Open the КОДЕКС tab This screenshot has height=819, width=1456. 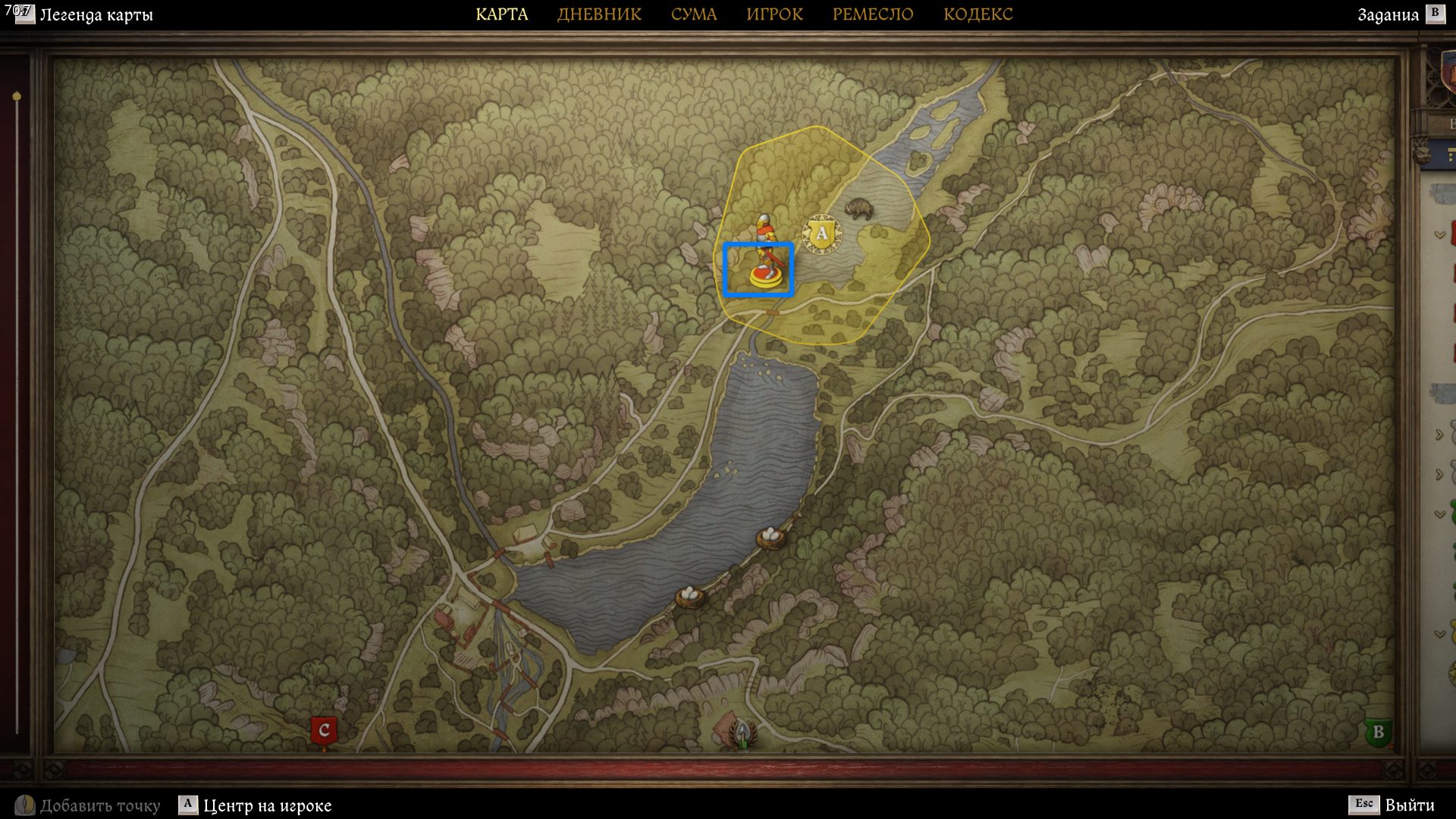977,14
